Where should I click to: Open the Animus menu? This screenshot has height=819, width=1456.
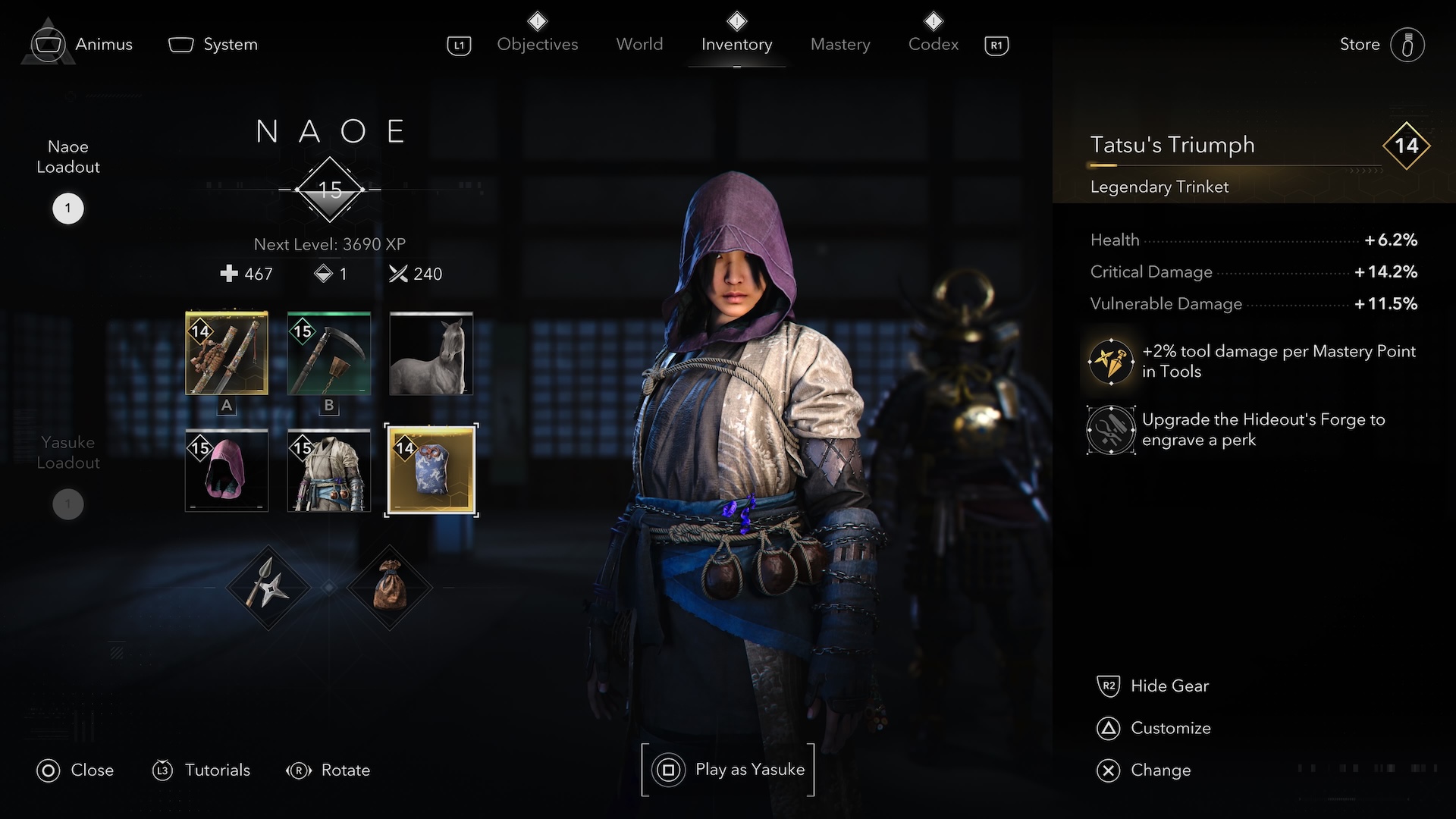pos(83,44)
